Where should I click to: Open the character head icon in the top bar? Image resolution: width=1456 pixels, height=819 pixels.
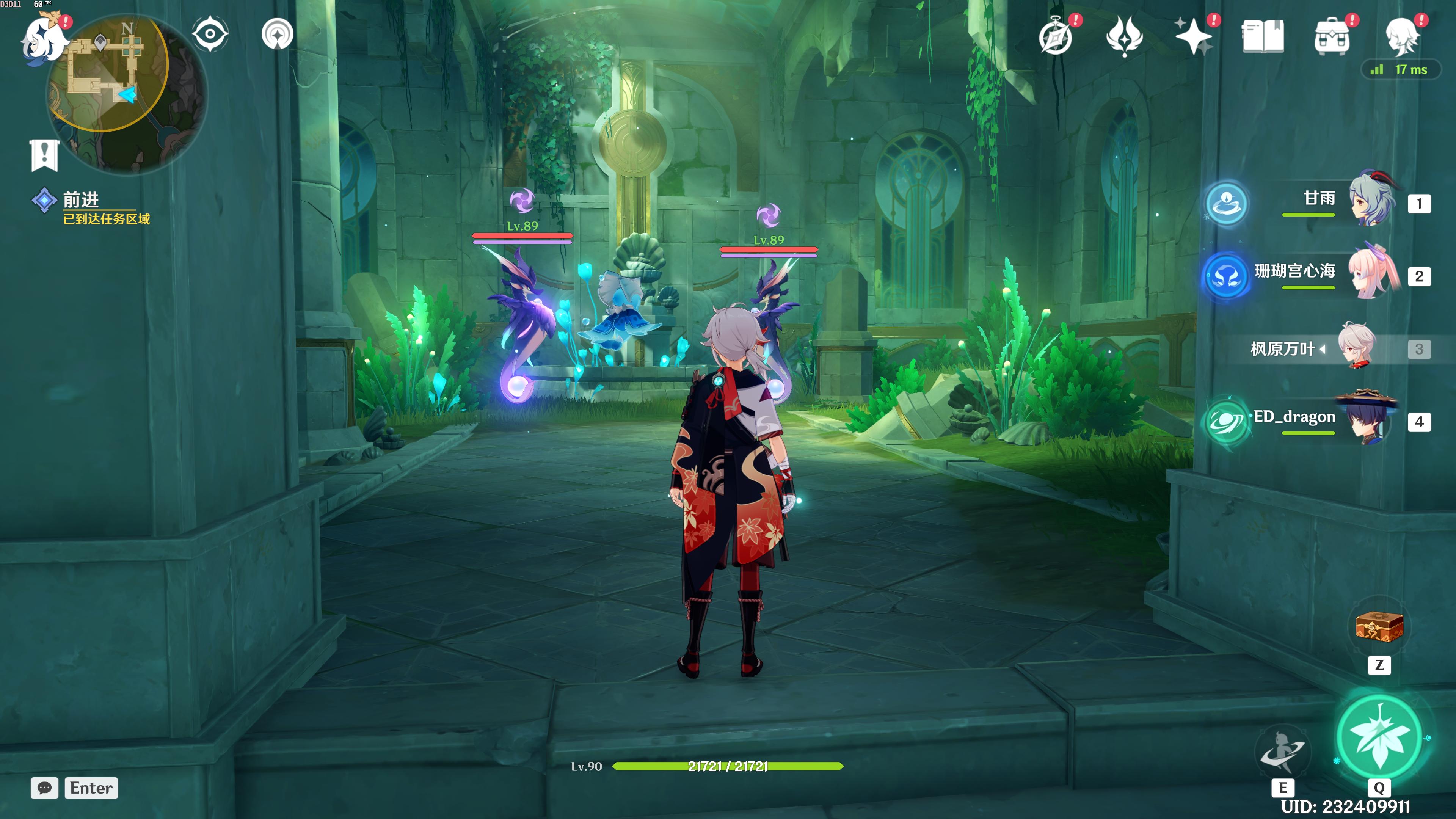point(1402,37)
